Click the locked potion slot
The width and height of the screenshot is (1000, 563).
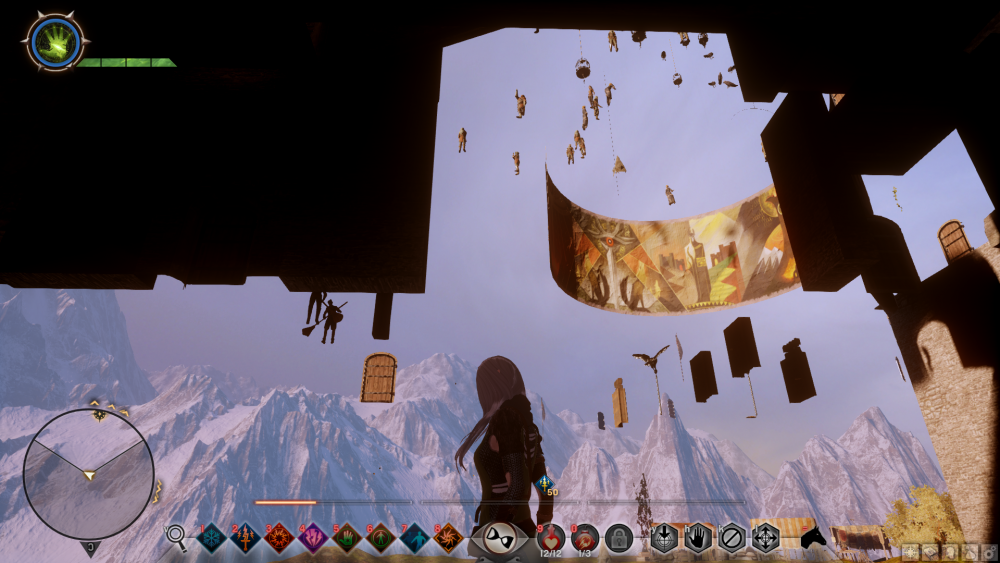pos(619,538)
